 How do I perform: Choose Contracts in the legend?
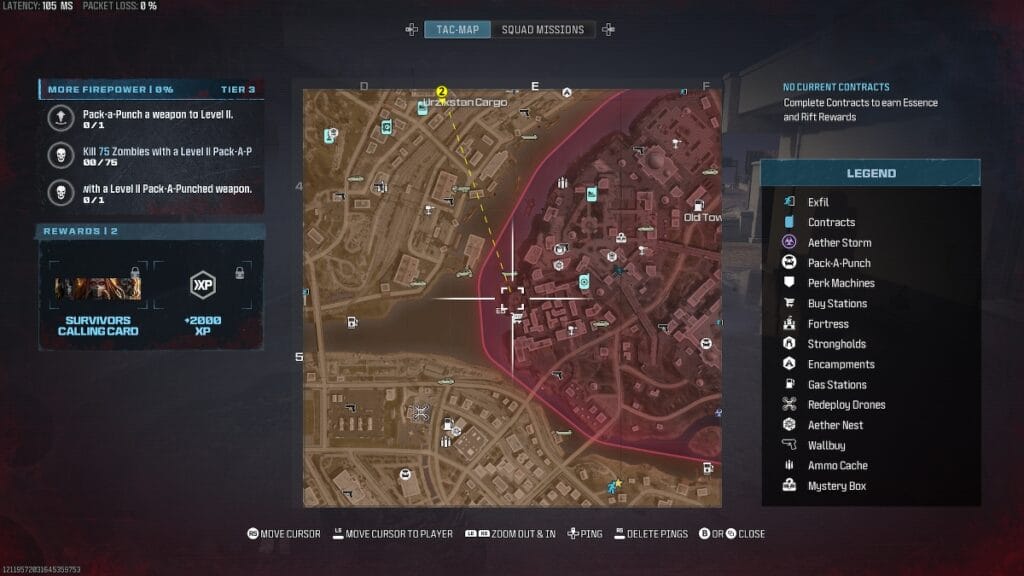831,222
